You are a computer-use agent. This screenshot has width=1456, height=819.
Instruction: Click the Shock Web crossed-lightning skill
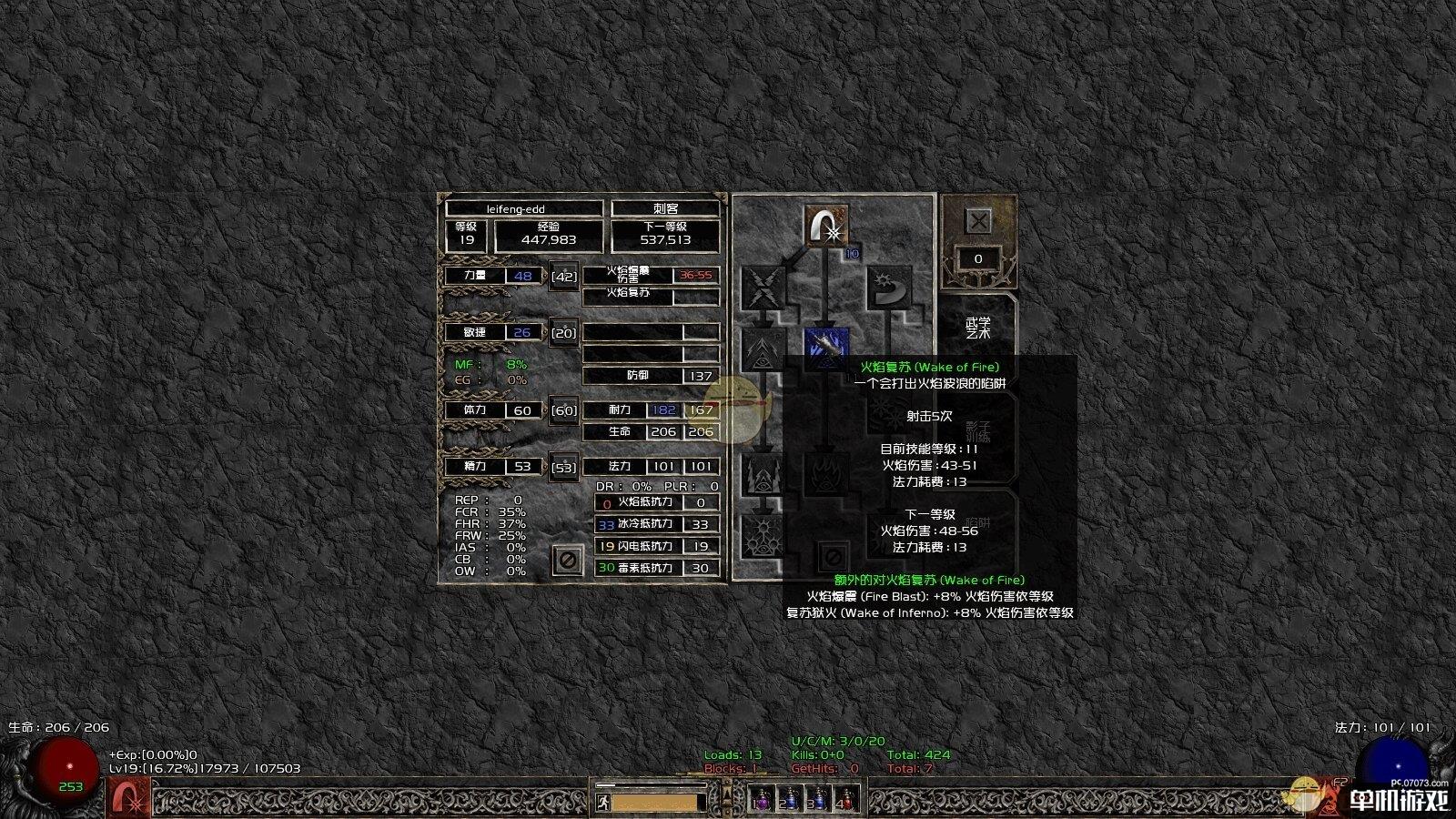(763, 286)
